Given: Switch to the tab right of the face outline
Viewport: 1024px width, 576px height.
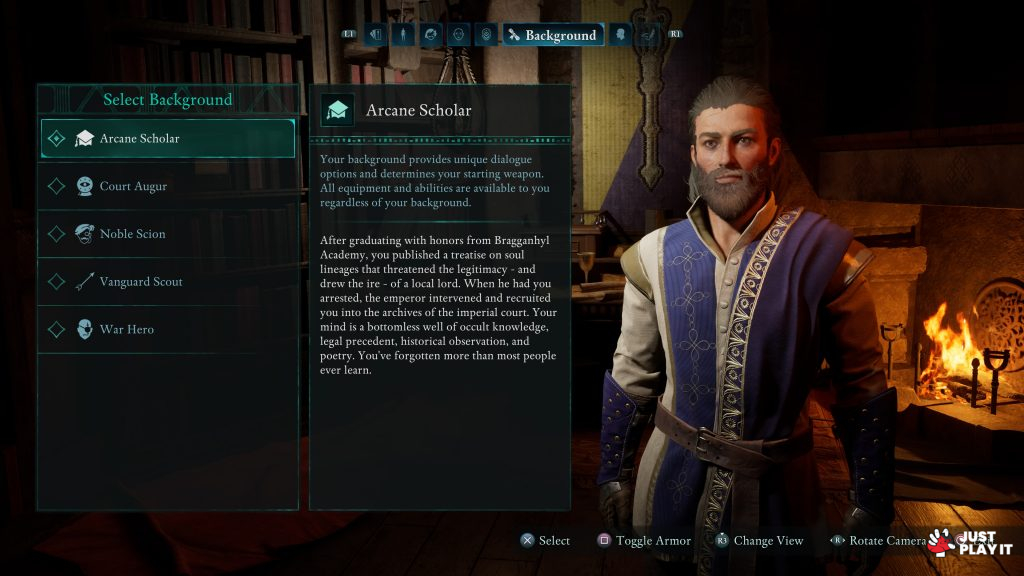Looking at the screenshot, I should tap(486, 35).
